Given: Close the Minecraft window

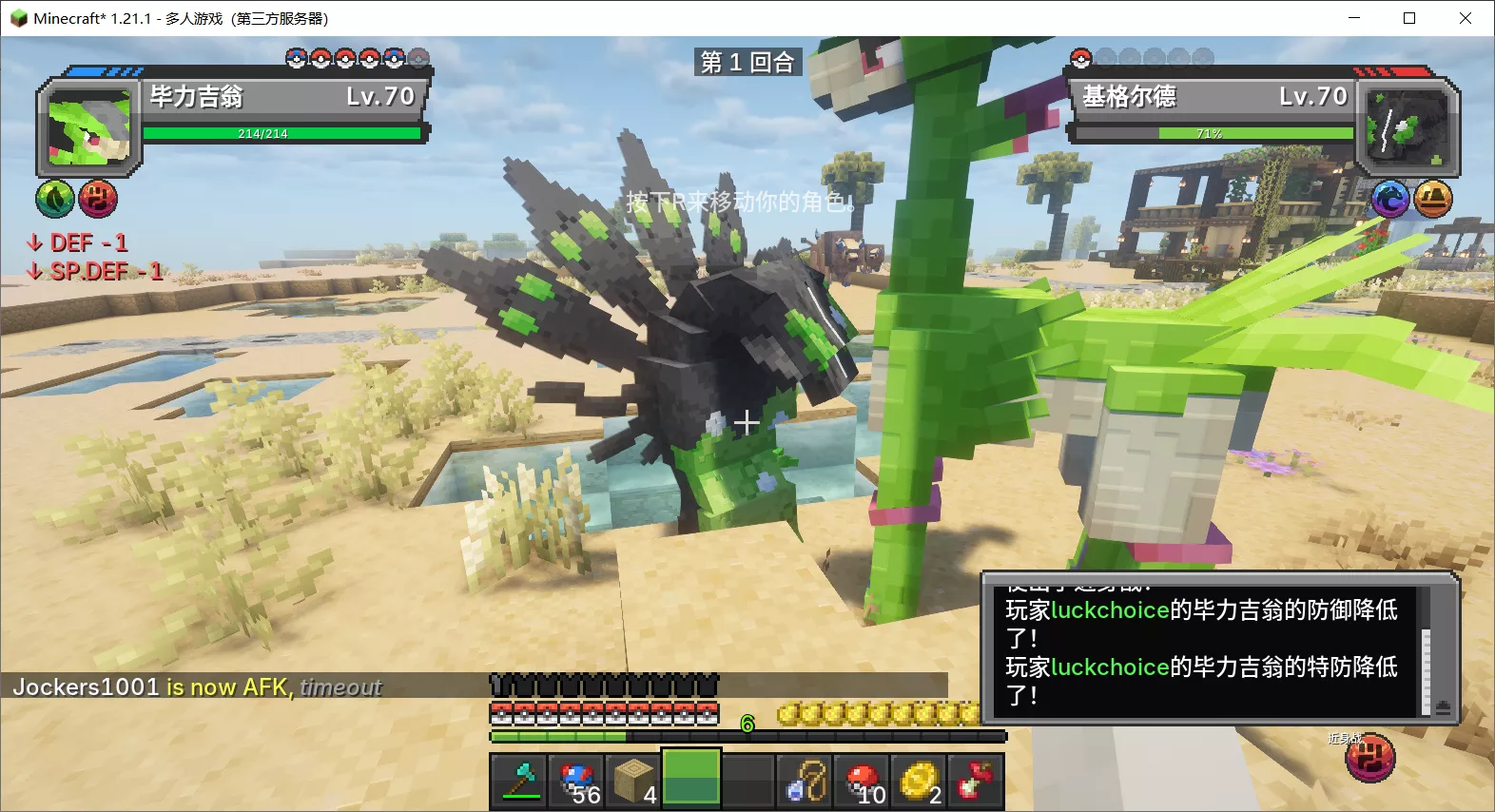Looking at the screenshot, I should (1466, 18).
